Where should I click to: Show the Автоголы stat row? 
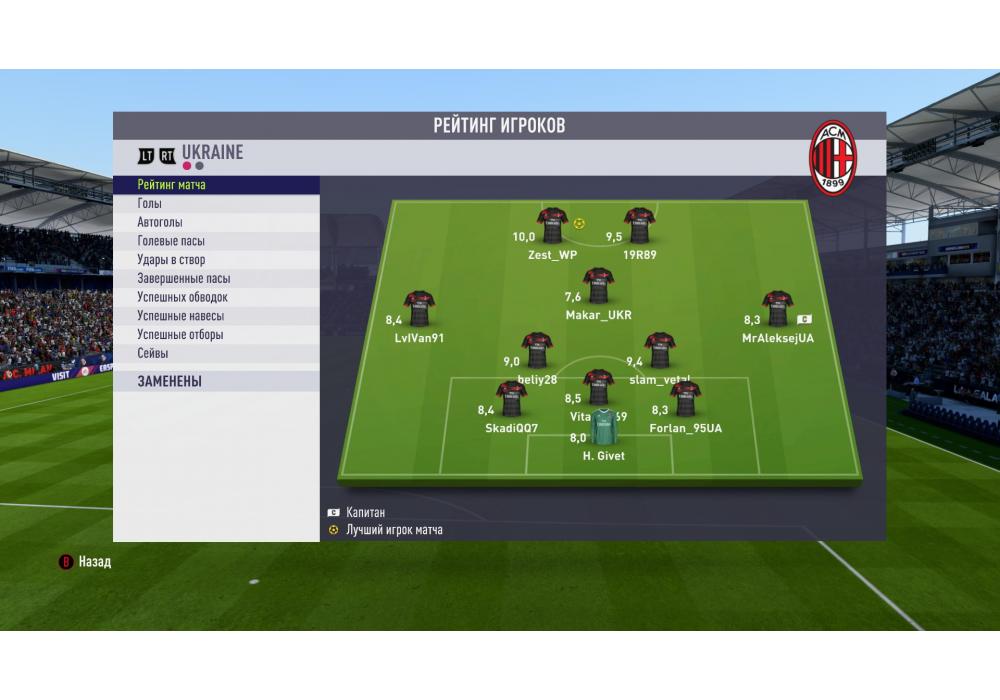click(216, 222)
